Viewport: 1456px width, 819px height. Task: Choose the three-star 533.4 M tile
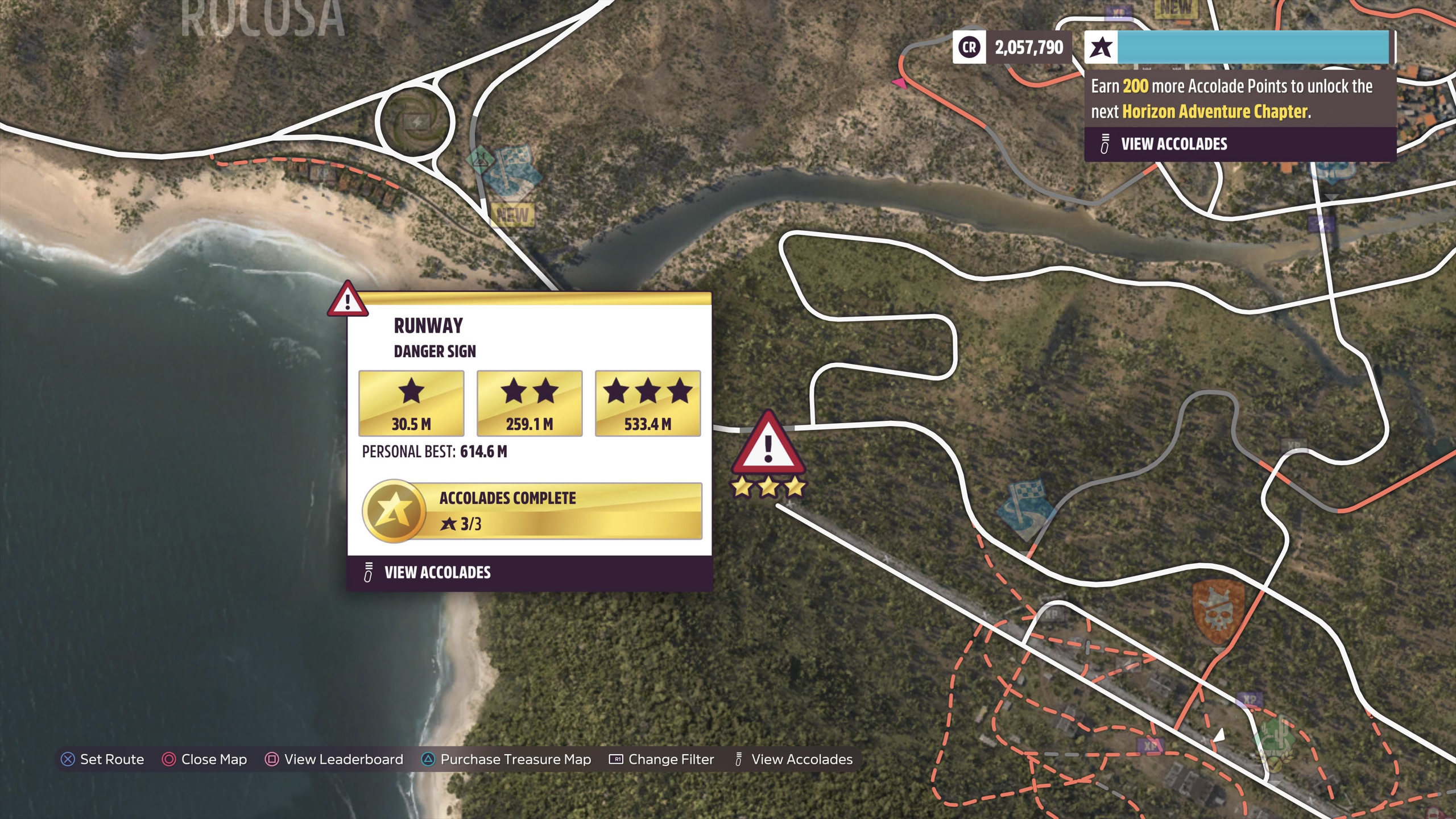[648, 403]
